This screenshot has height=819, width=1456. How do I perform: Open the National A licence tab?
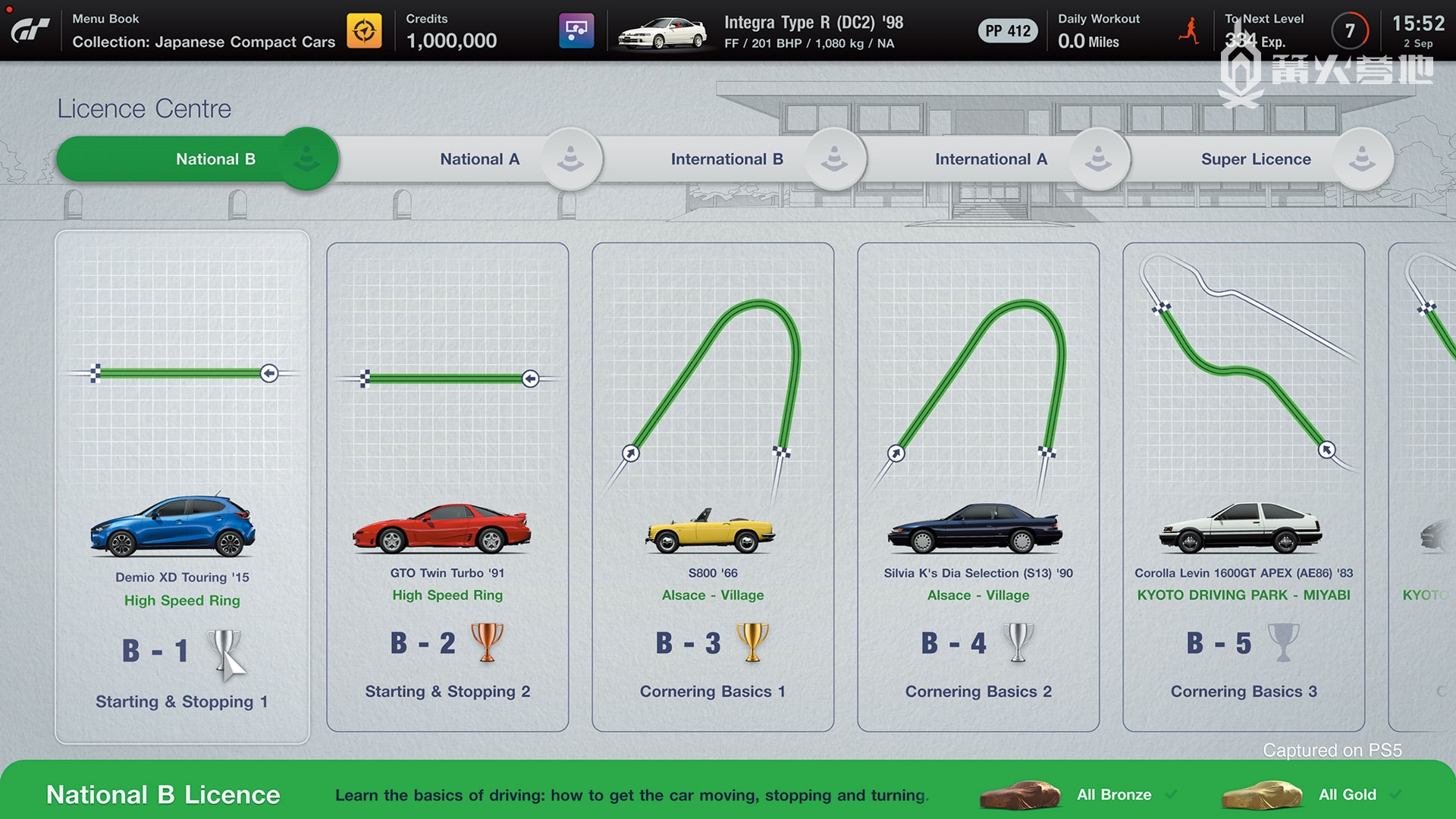(479, 159)
